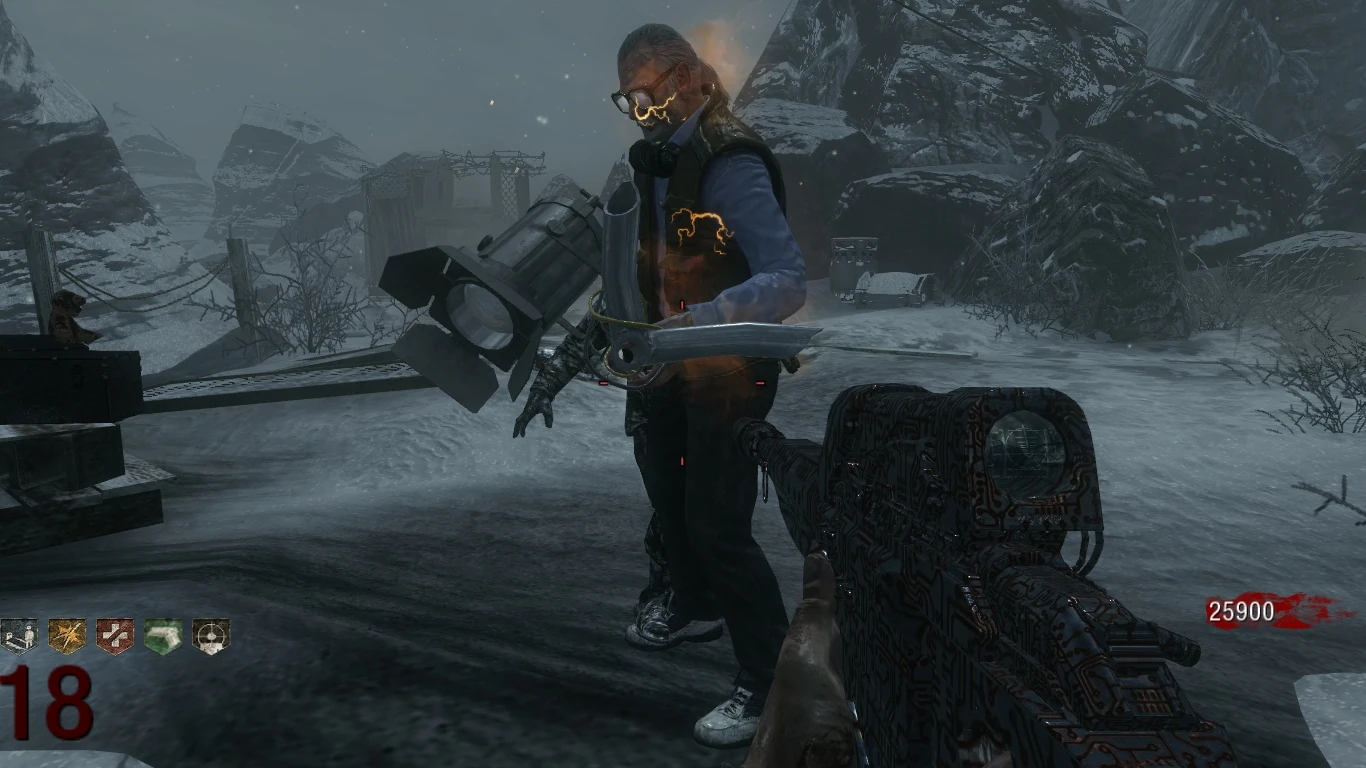The height and width of the screenshot is (768, 1366).
Task: Click the small red dot above Romero's hand
Action: [681, 303]
